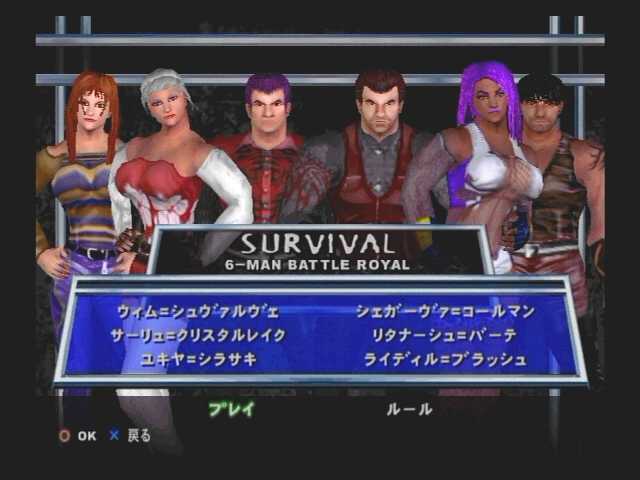Select the サーリュ=クリスタルレイク entry
The image size is (640, 480).
[201, 335]
